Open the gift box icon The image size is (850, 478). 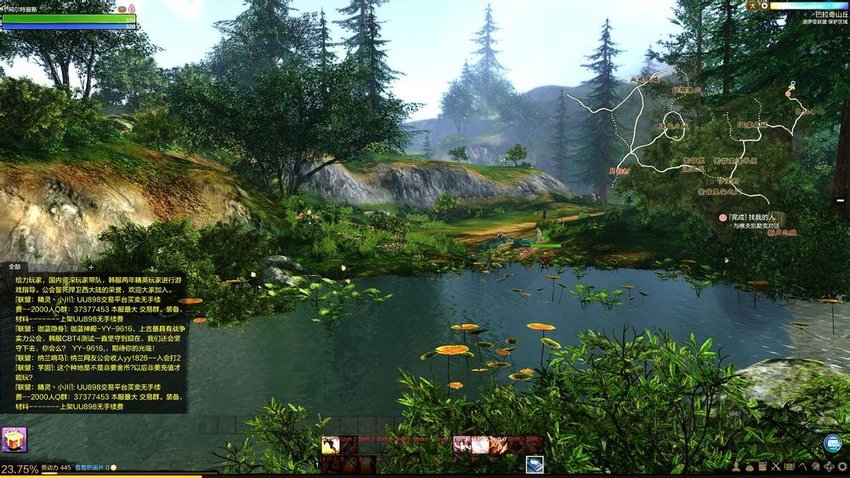(13, 439)
